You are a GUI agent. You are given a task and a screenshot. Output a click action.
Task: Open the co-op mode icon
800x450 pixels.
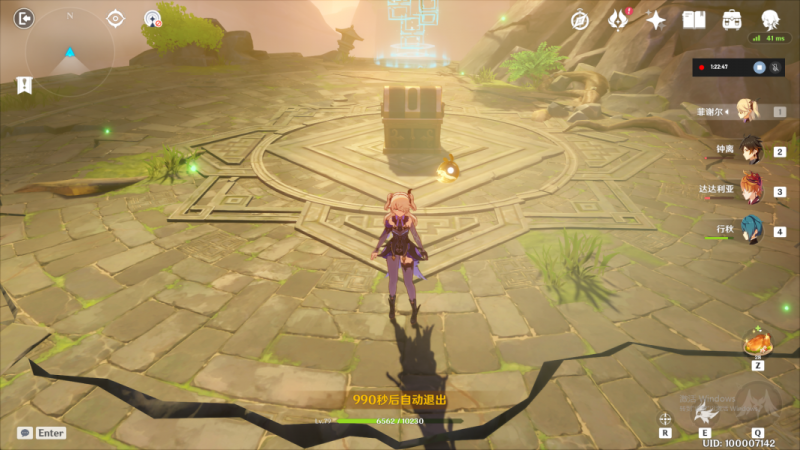[152, 18]
